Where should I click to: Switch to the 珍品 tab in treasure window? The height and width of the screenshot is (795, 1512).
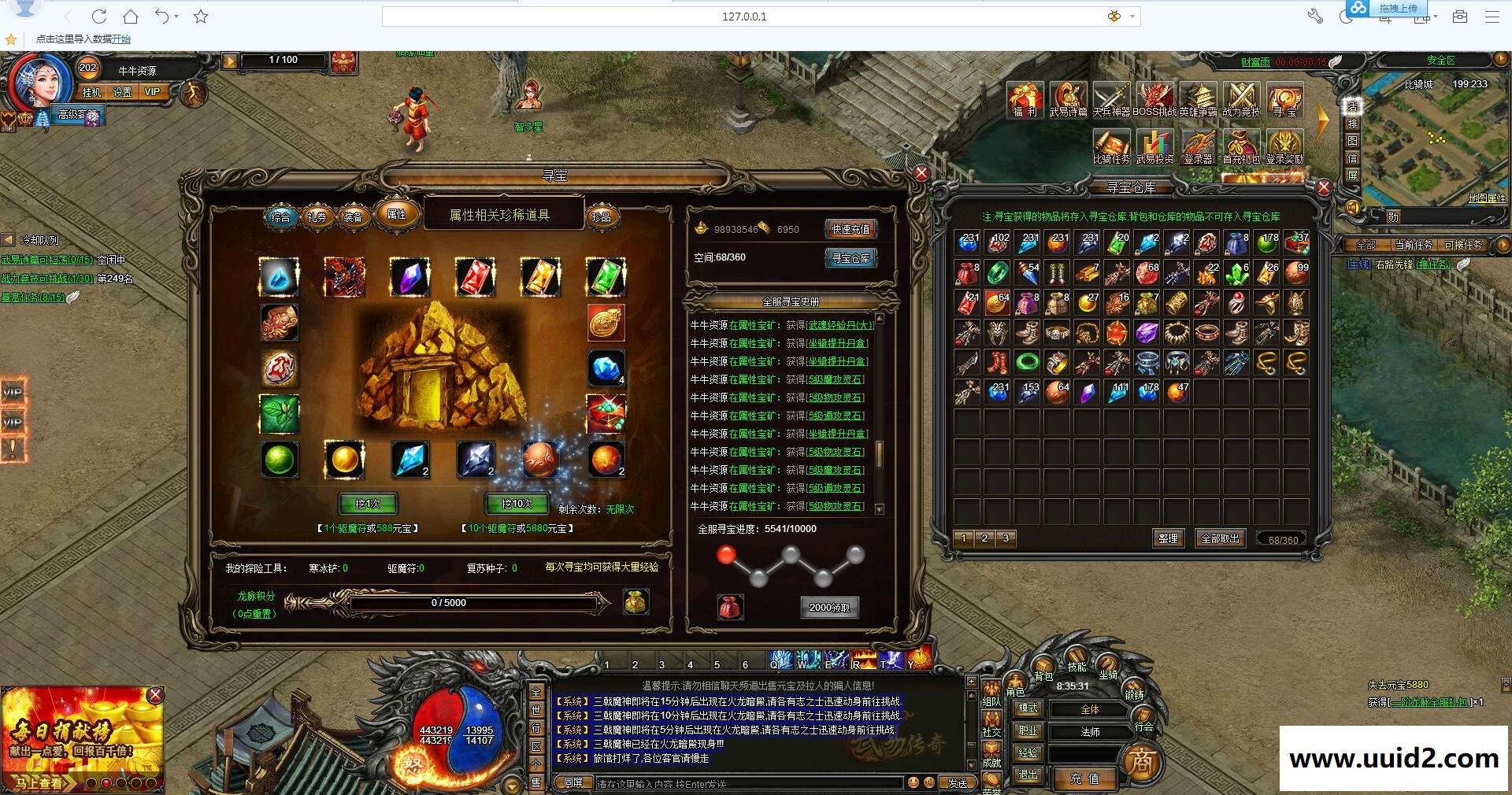point(602,216)
